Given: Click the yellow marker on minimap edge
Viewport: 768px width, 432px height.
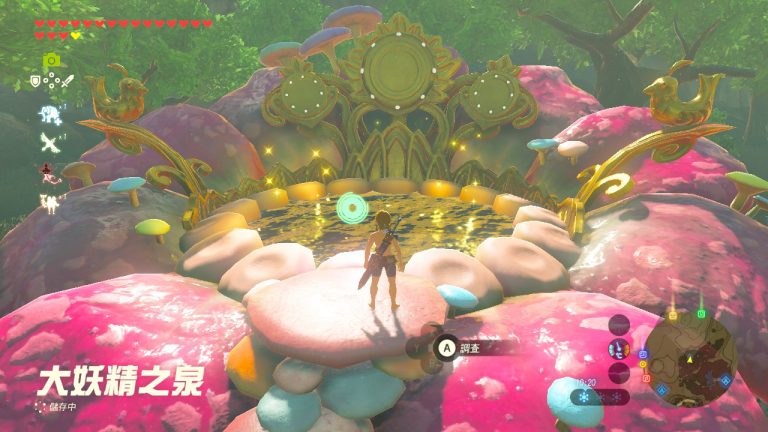Looking at the screenshot, I should click(x=673, y=313).
